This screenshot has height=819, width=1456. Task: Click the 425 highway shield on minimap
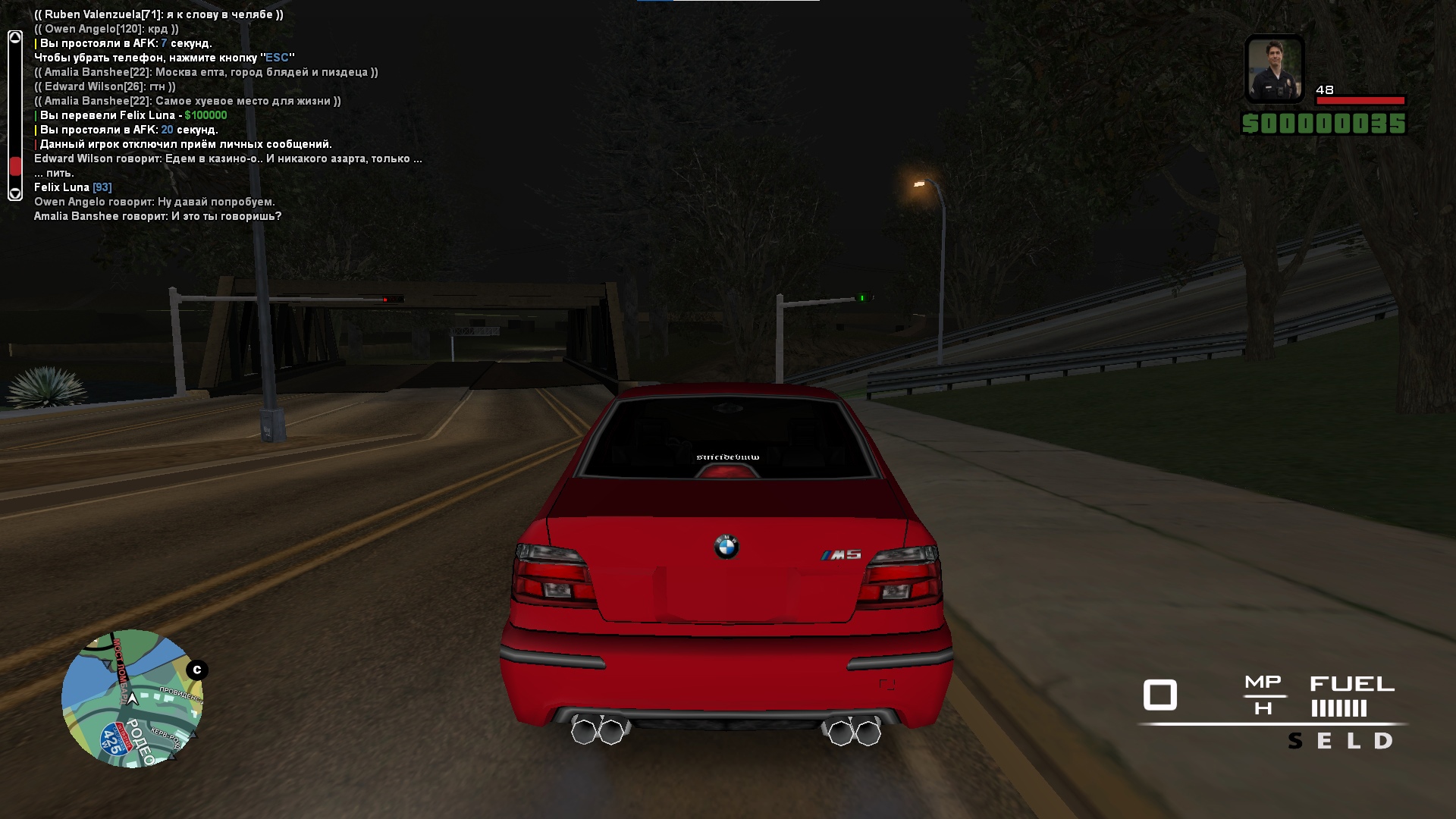tap(114, 739)
